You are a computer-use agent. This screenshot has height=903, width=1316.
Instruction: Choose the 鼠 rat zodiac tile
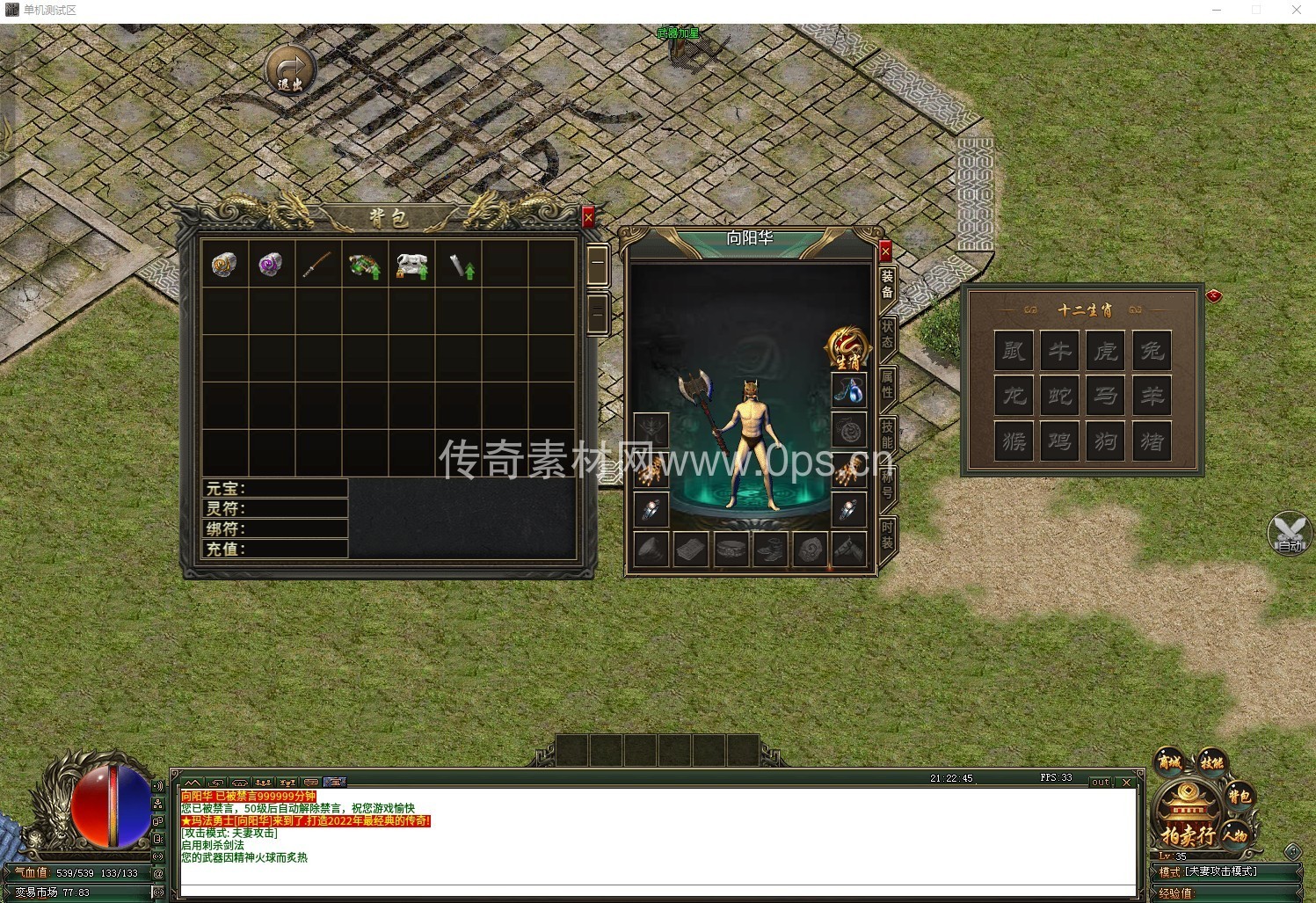click(1014, 350)
